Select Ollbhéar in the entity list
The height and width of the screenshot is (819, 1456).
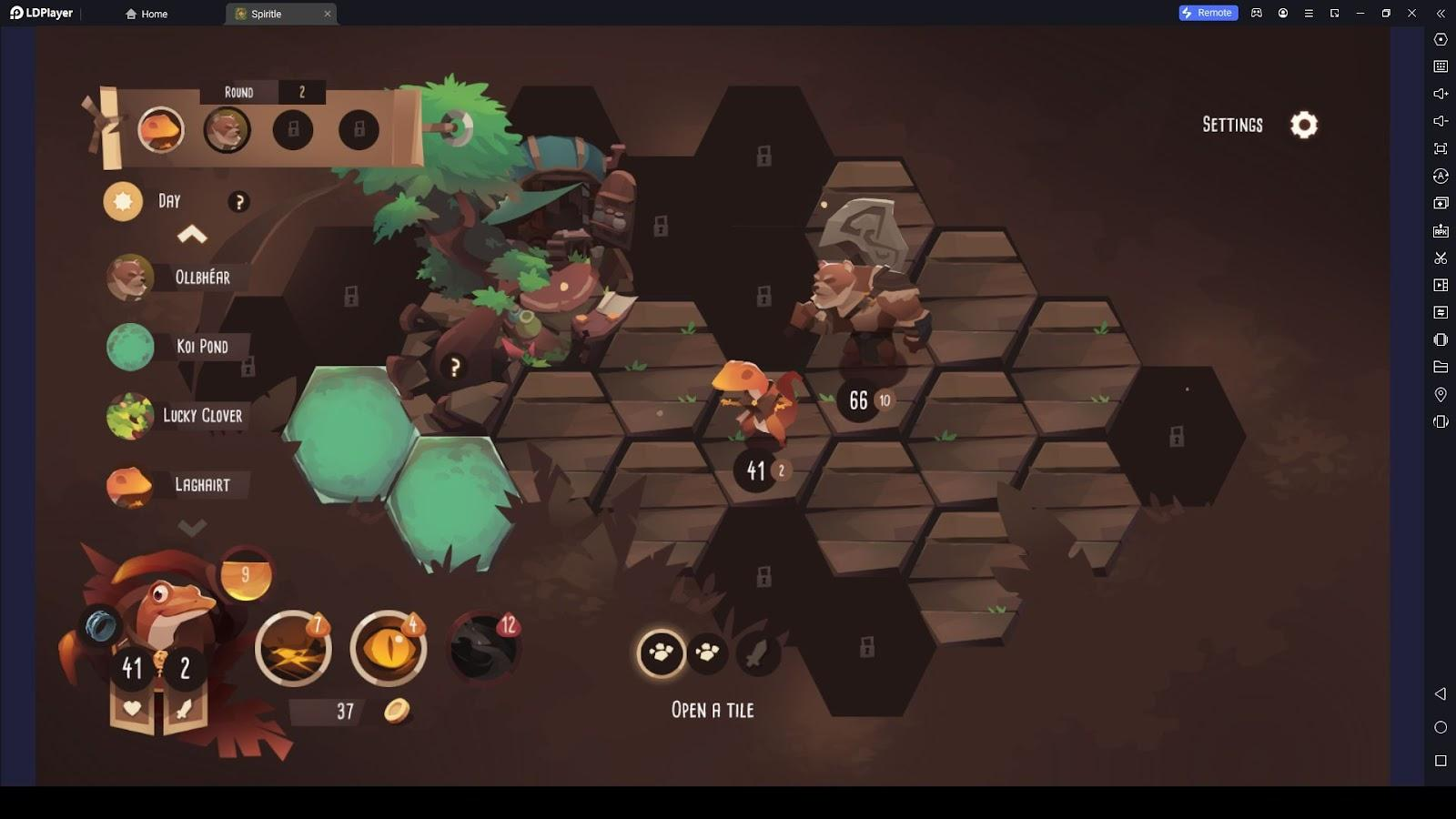tap(201, 278)
